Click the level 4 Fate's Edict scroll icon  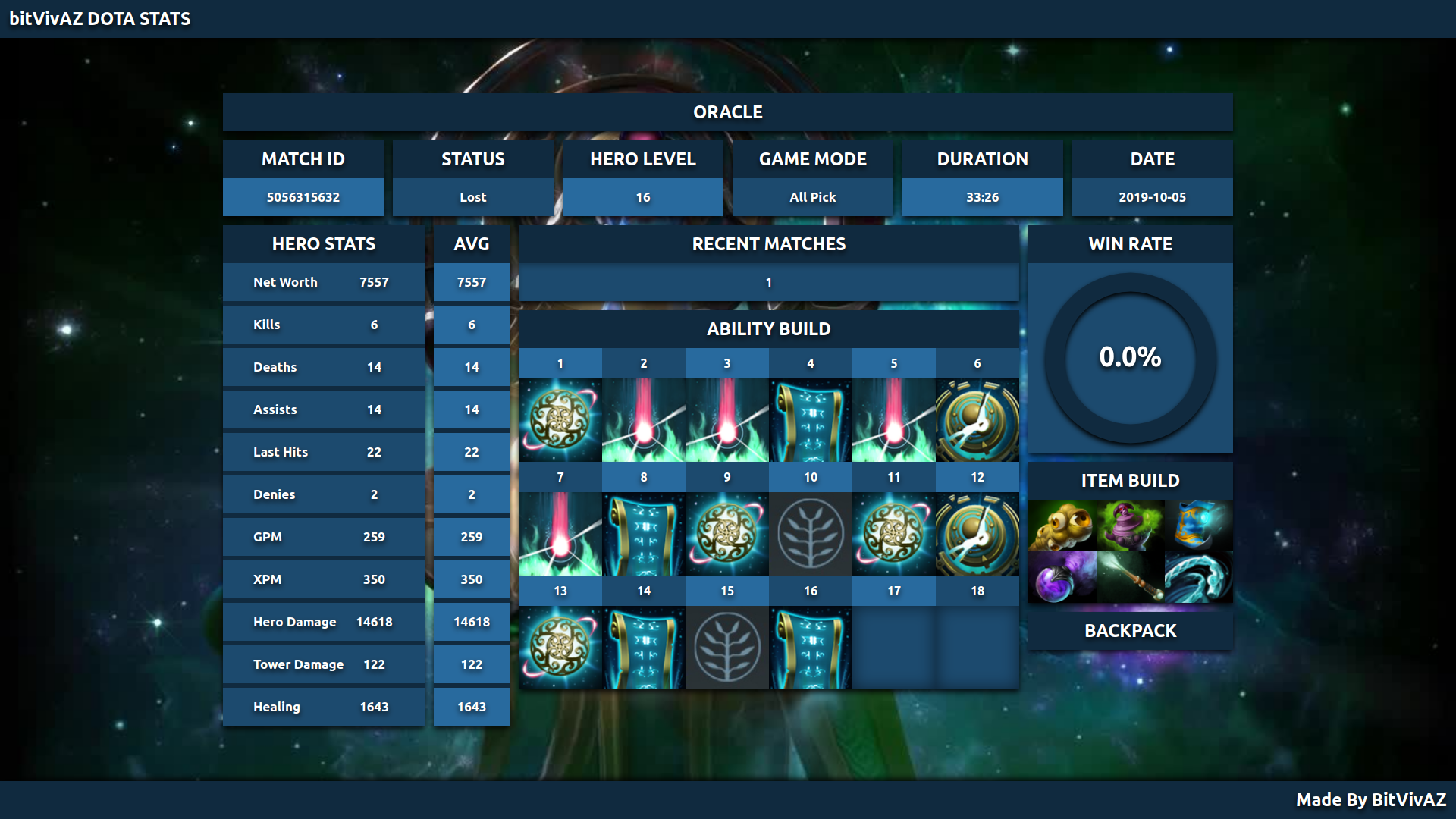pos(811,420)
